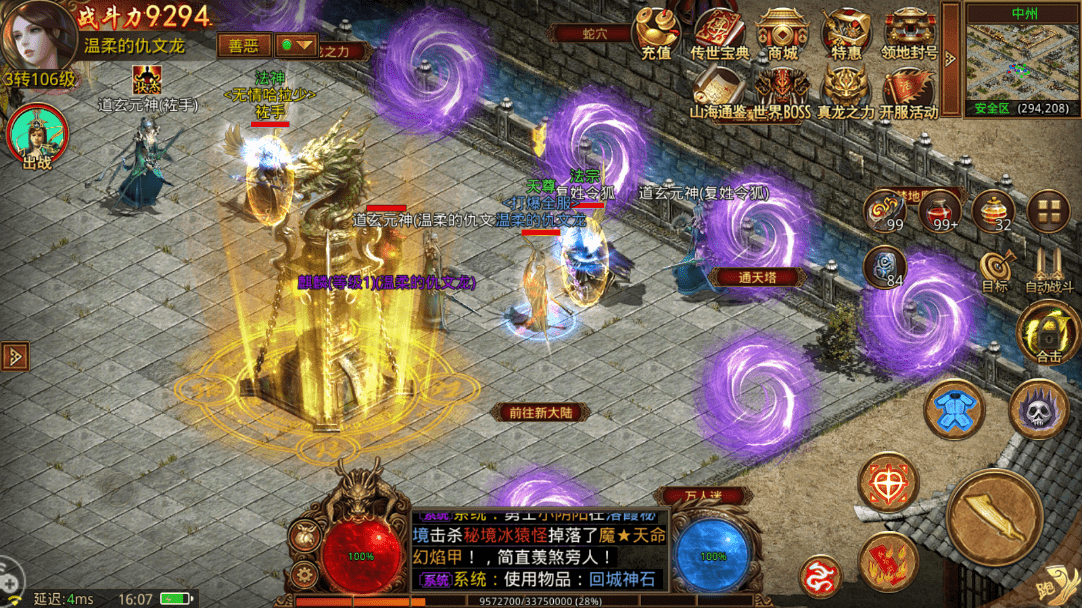1082x608 pixels.
Task: Open the 开服活动 events flag
Action: coord(909,90)
